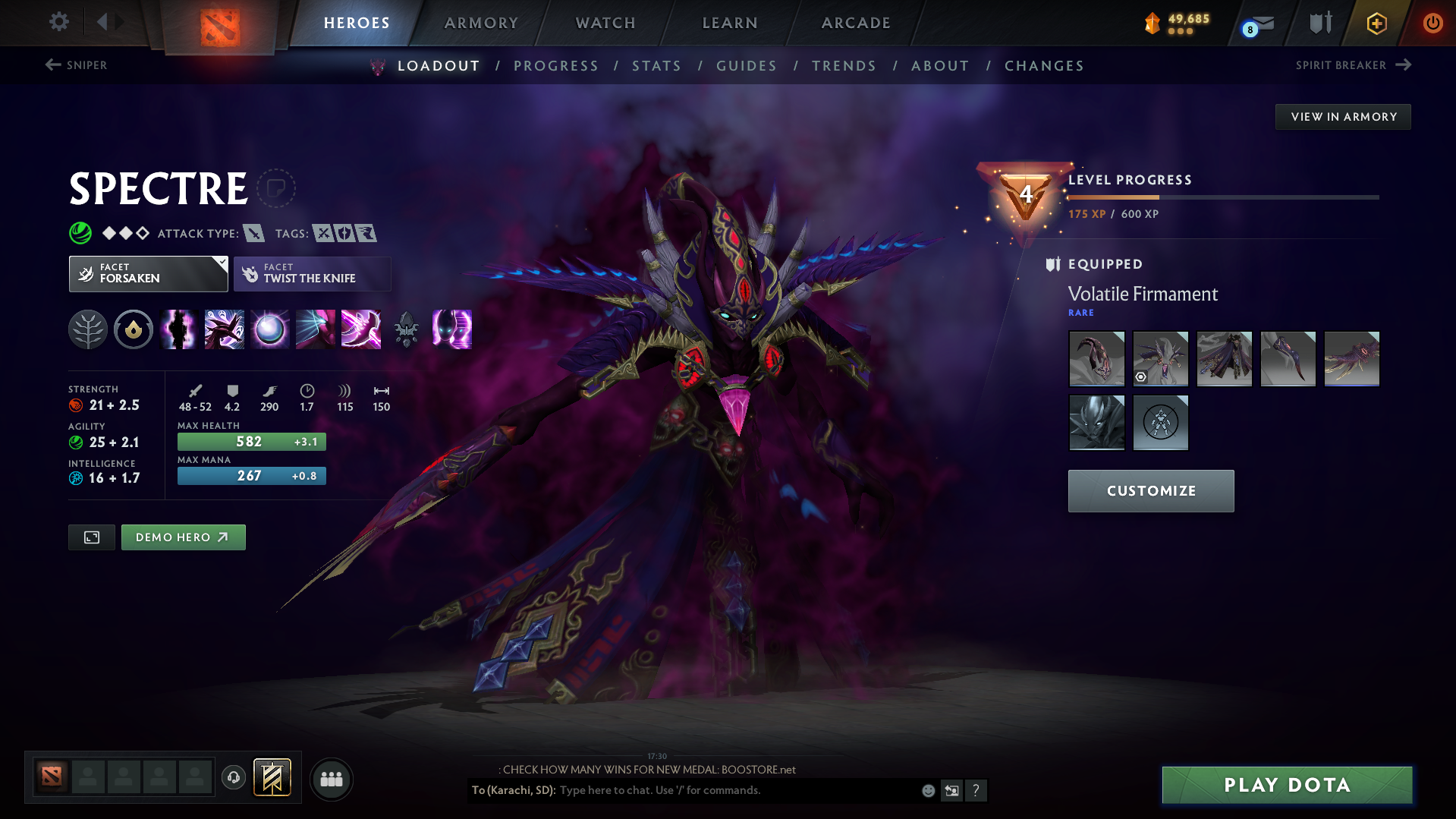Select Spectre's Spectral Dagger ability icon

click(360, 329)
